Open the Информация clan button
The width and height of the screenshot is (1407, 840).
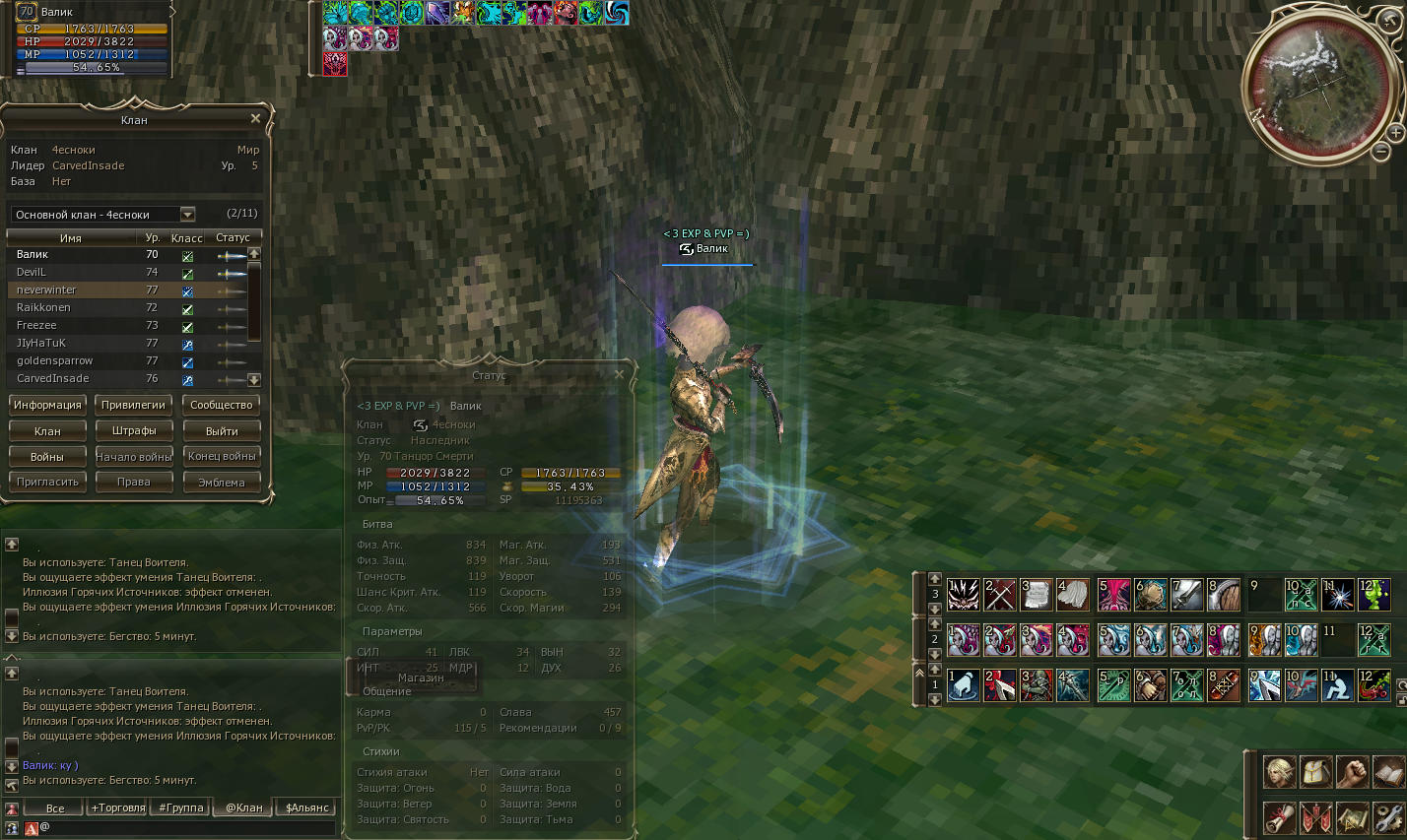(47, 405)
